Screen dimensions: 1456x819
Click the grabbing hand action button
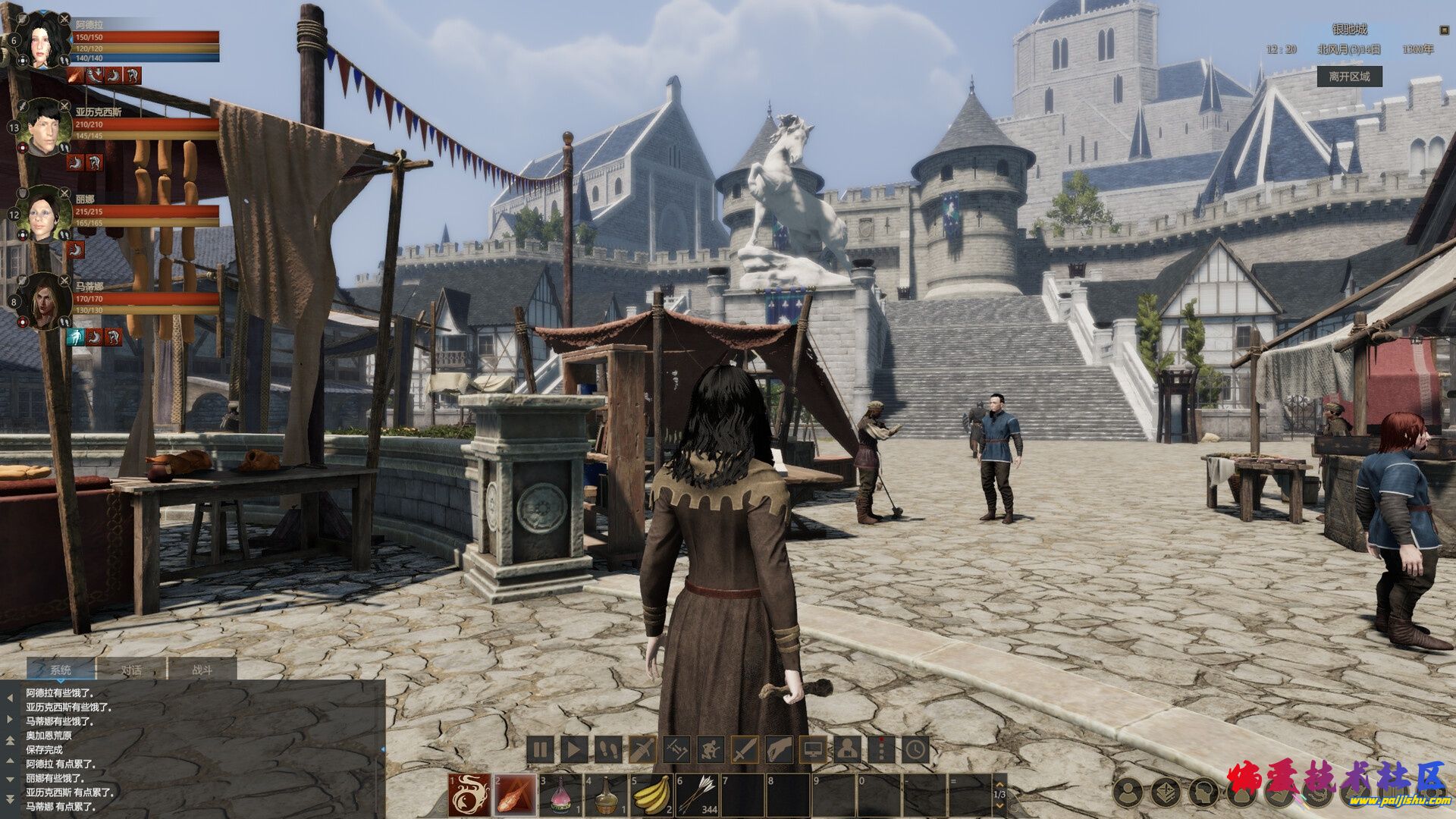tap(779, 751)
